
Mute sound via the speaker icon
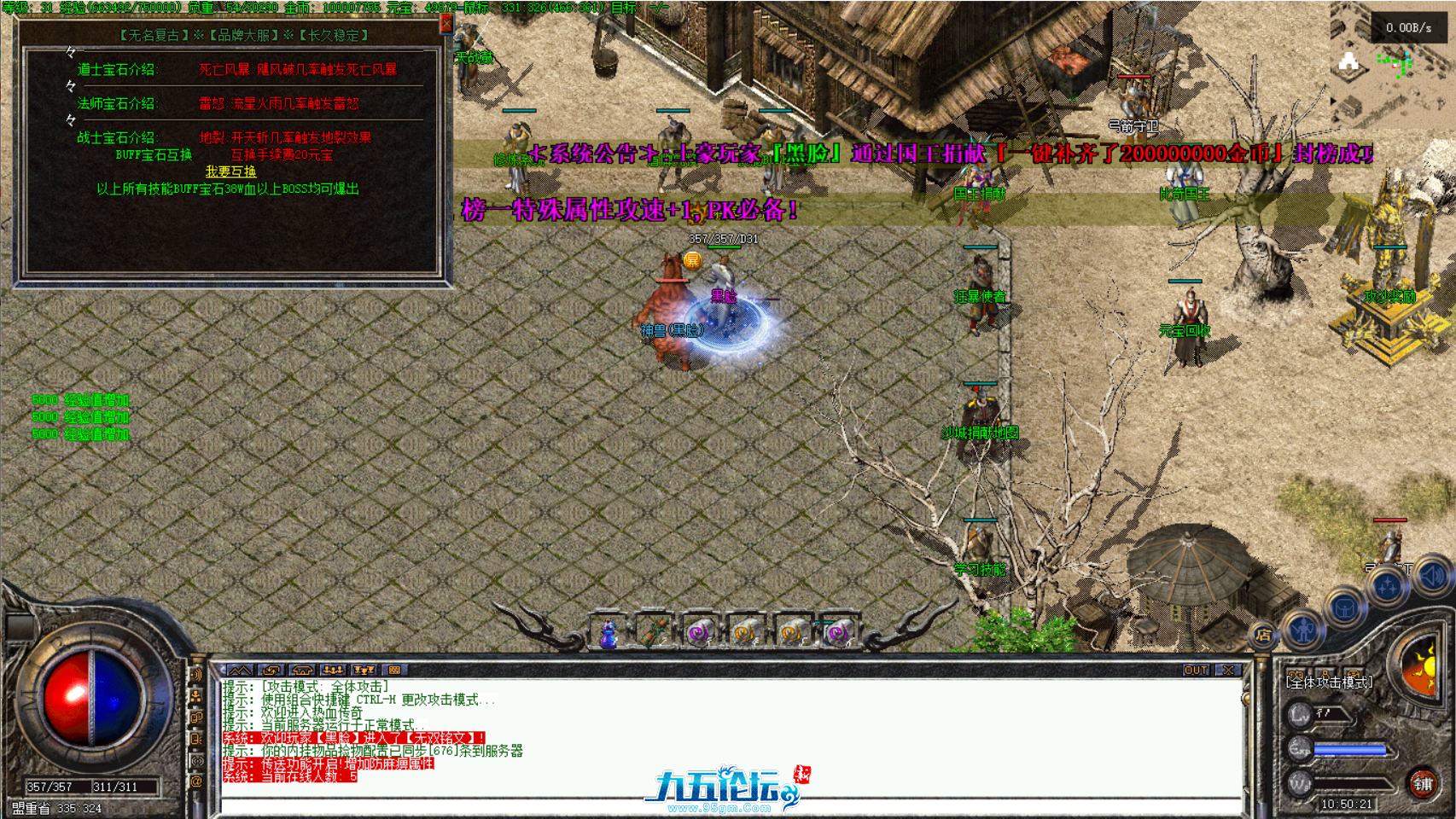pos(1430,578)
